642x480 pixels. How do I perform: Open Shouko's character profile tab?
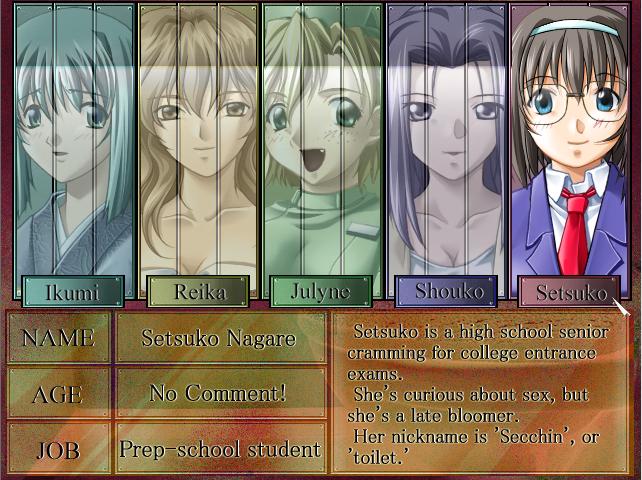445,291
